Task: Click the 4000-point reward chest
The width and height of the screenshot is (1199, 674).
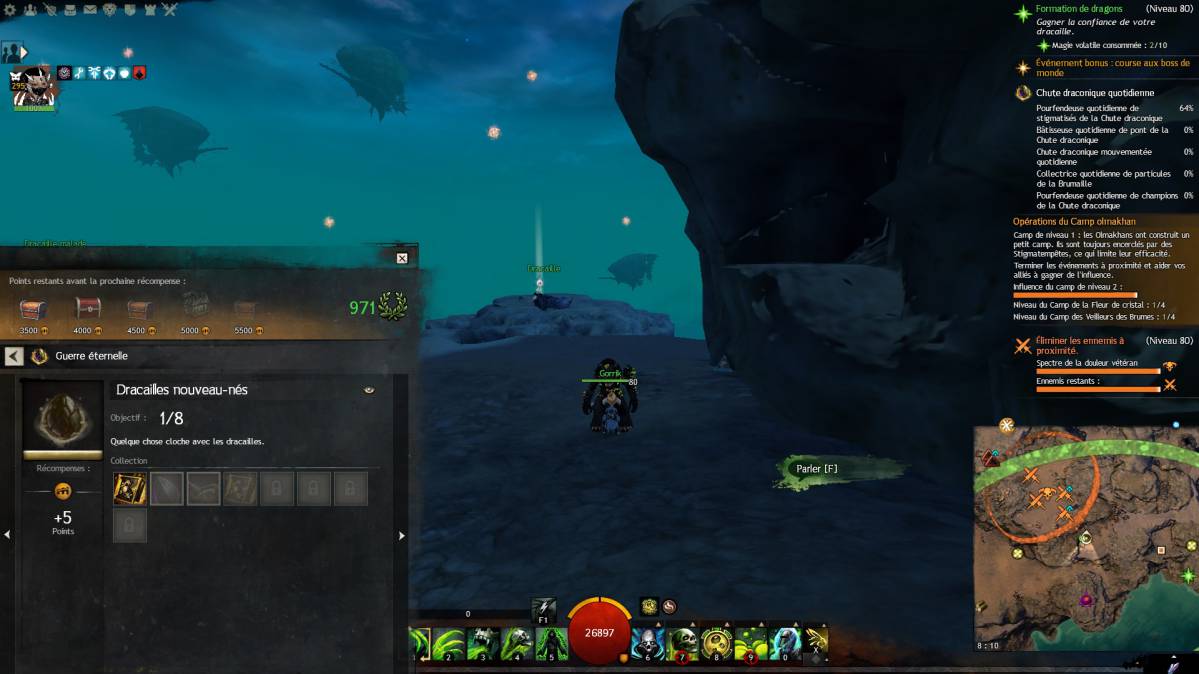Action: tap(88, 309)
